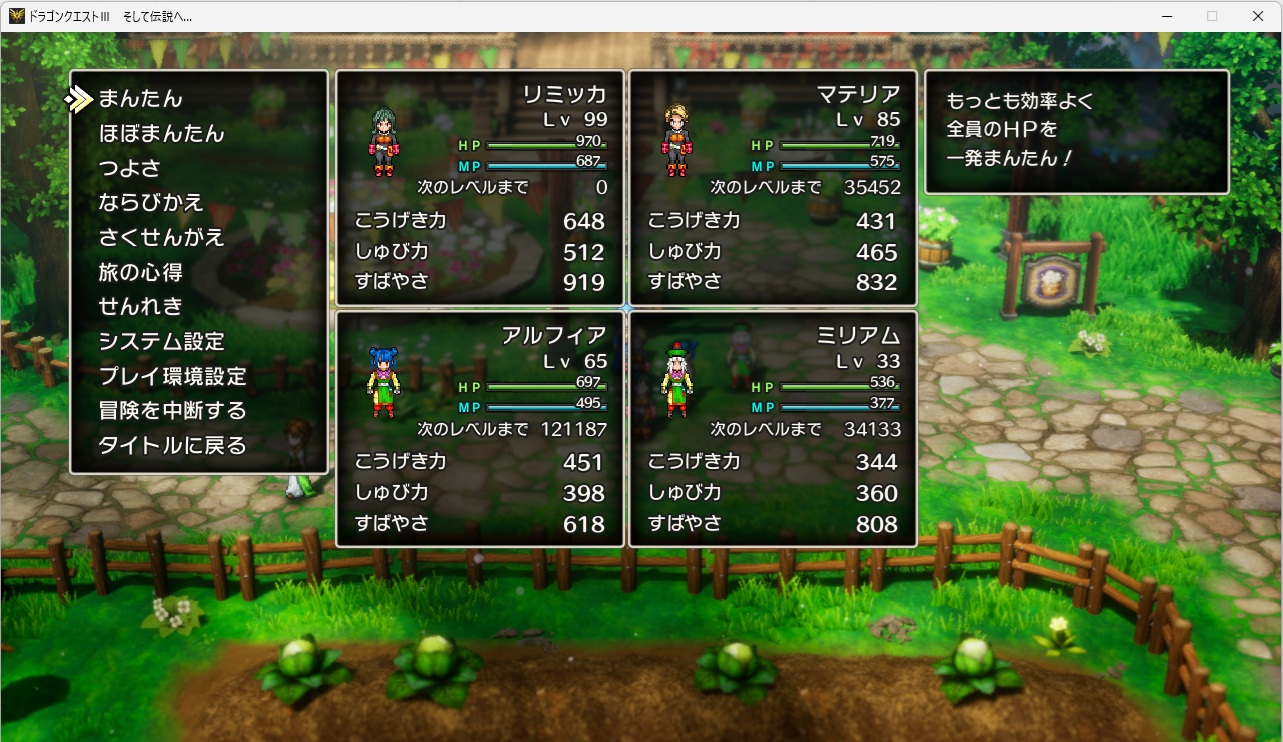Open プレイ環境設定 settings

pos(172,377)
